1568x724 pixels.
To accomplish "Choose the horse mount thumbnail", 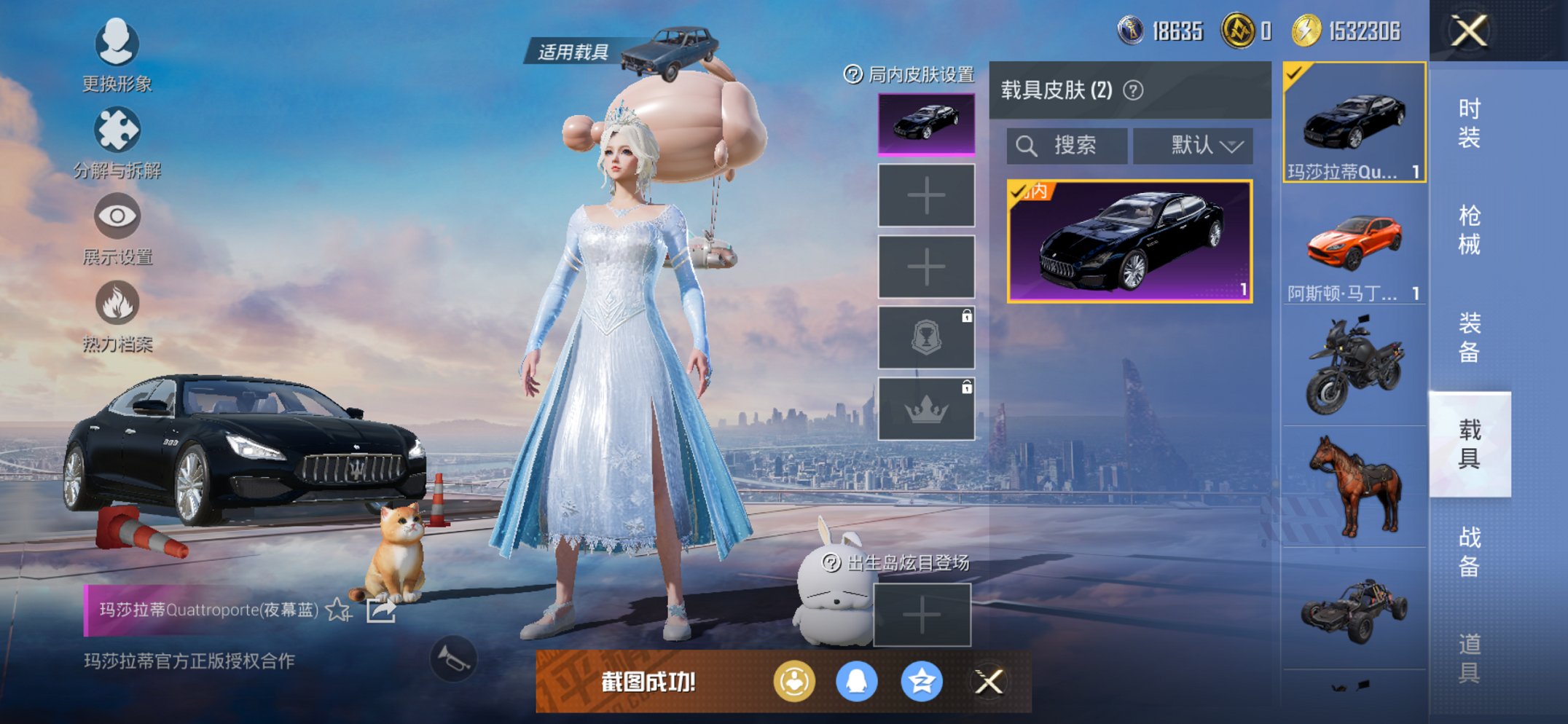I will click(x=1354, y=487).
